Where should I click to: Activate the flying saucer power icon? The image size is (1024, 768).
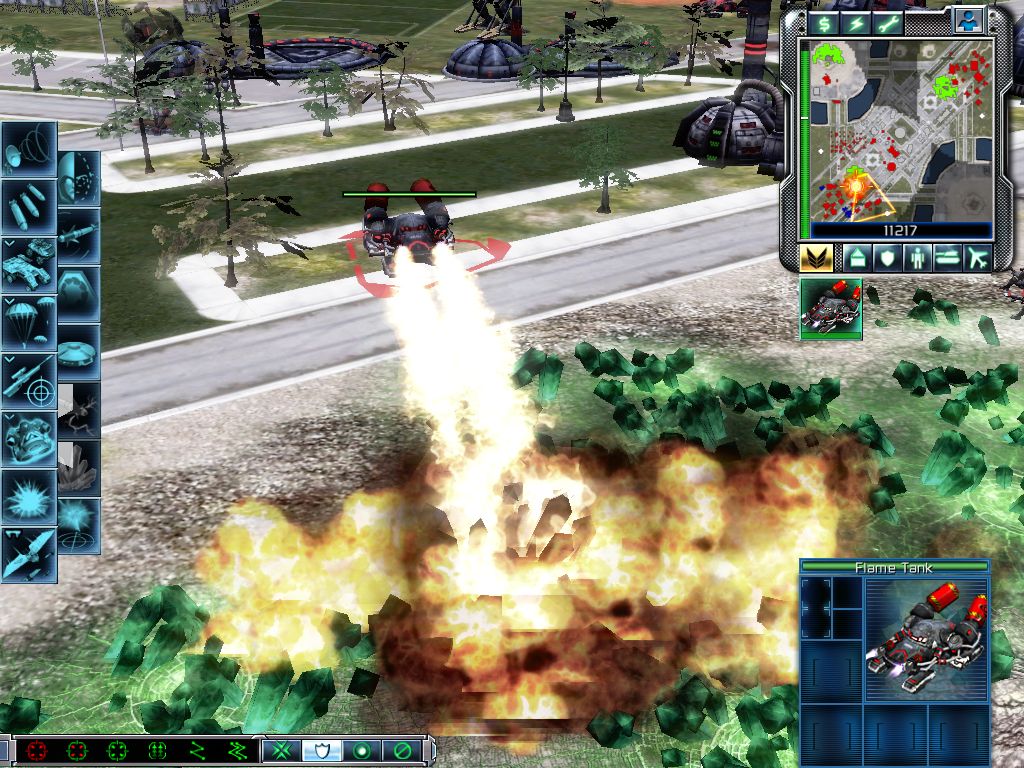click(79, 352)
